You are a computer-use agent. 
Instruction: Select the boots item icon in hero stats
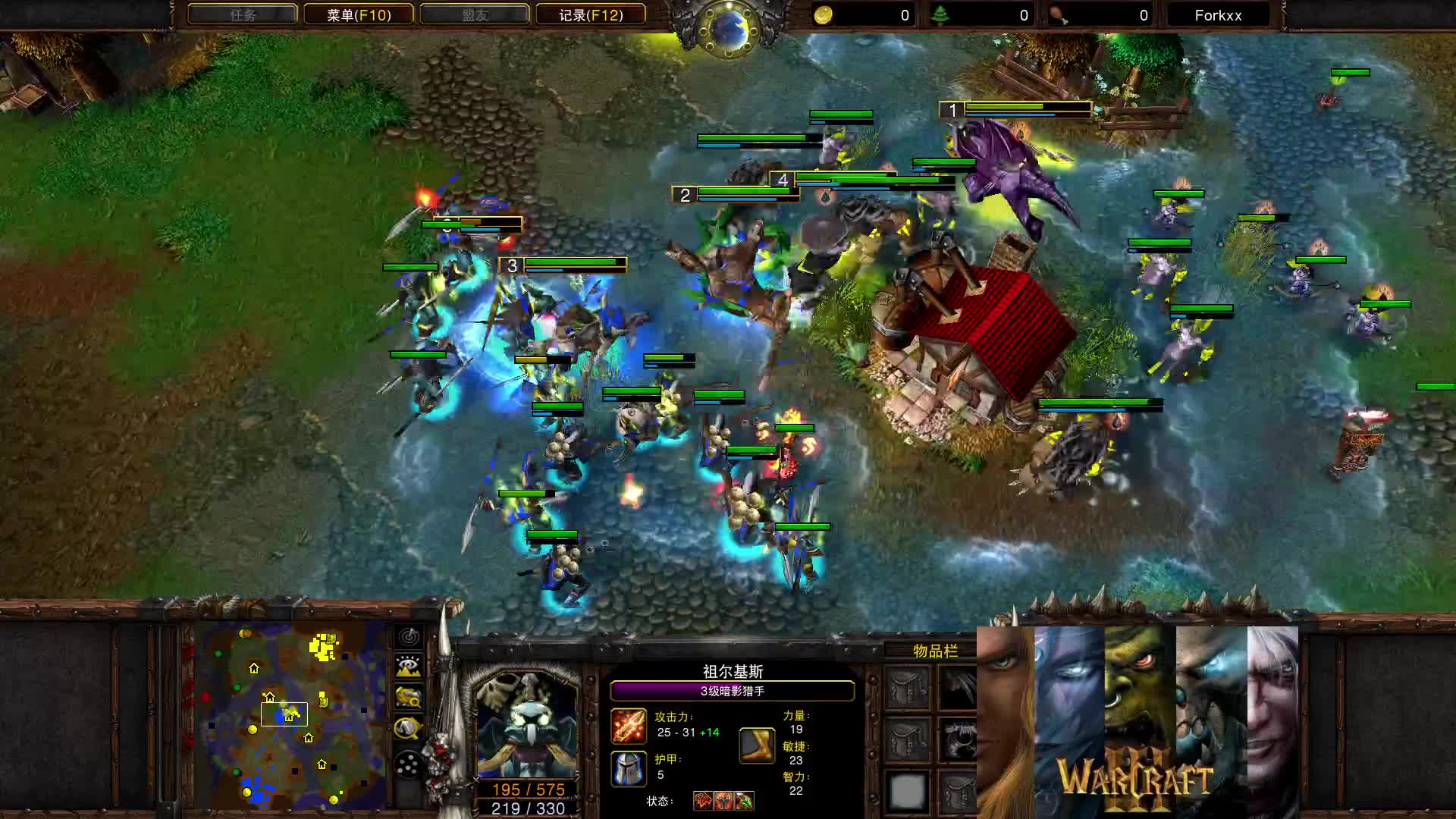tap(756, 745)
